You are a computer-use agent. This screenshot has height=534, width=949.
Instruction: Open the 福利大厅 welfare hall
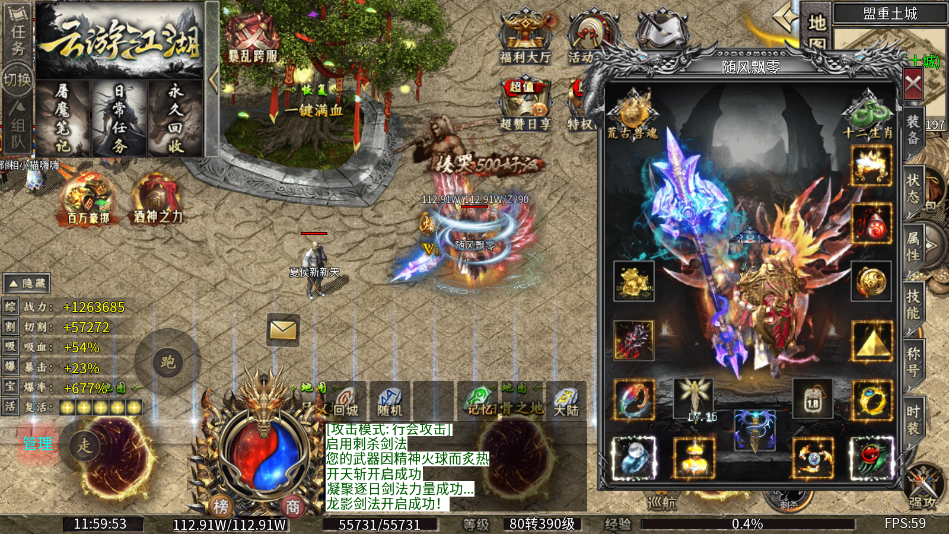[x=526, y=38]
